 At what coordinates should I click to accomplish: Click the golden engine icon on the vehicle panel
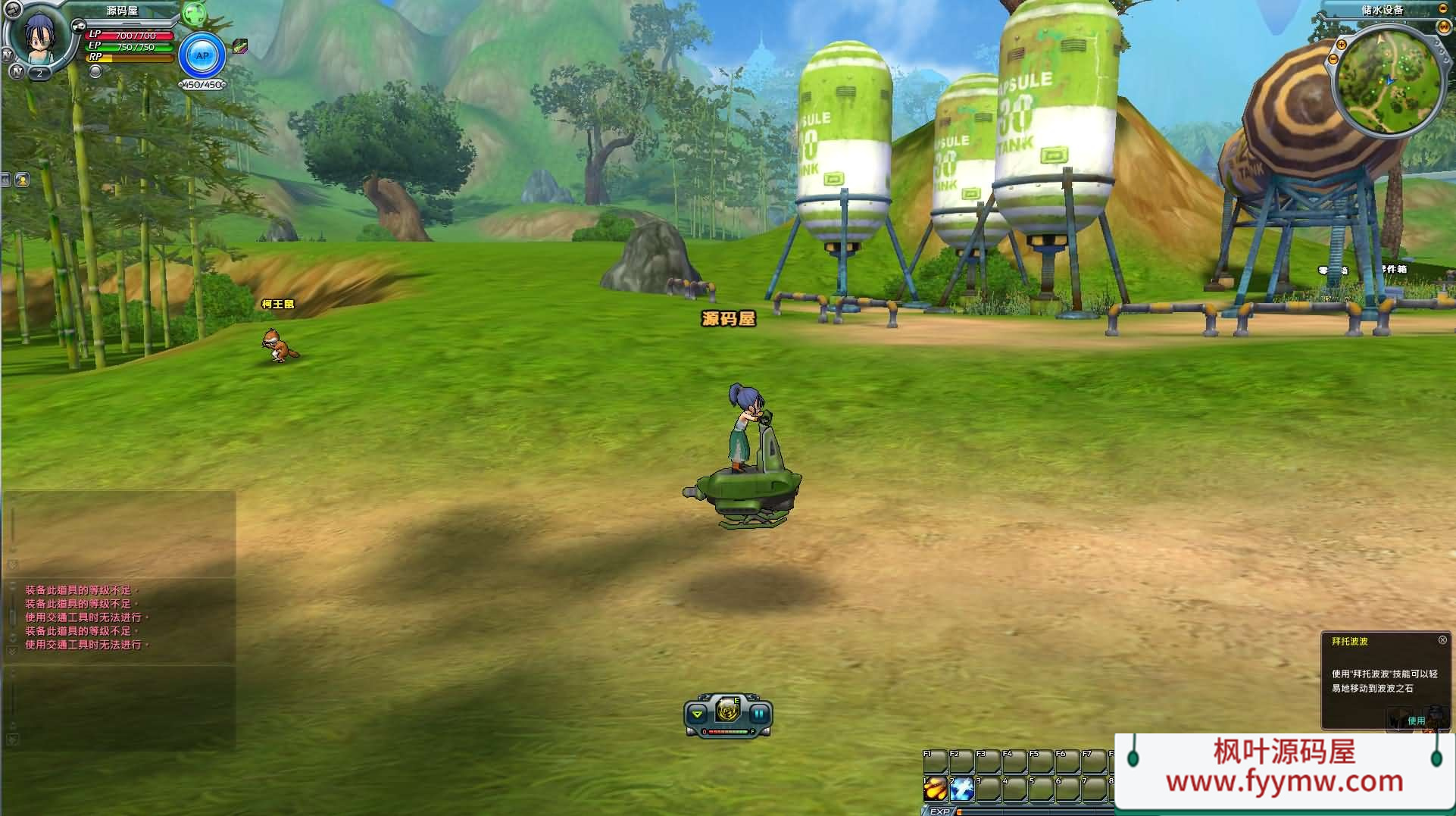(727, 710)
